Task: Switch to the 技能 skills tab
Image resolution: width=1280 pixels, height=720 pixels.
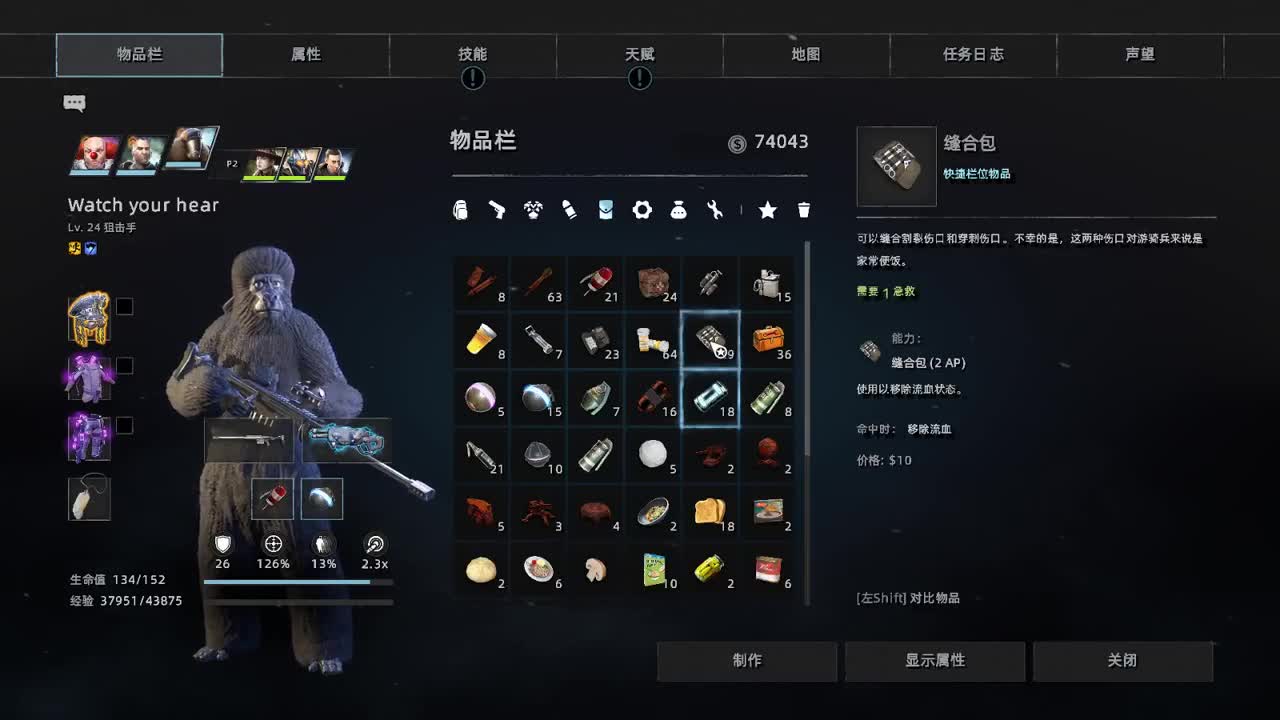Action: [472, 55]
